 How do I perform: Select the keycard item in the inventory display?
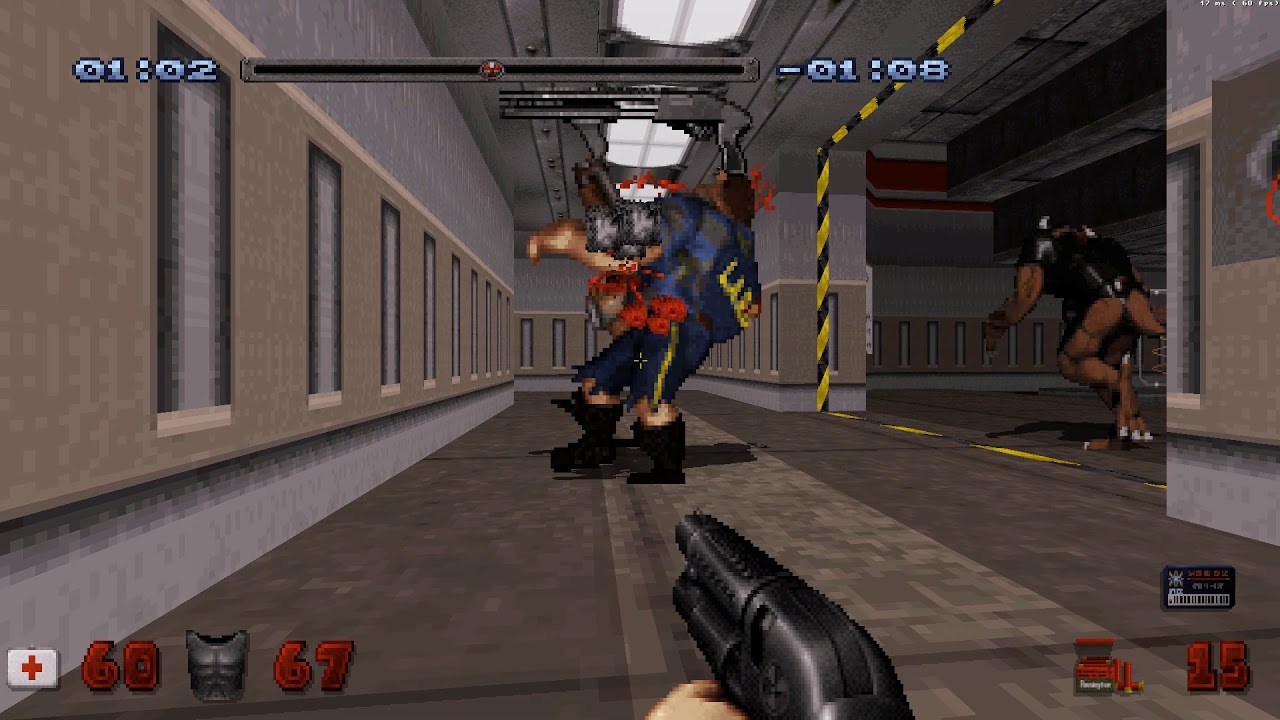(1196, 585)
